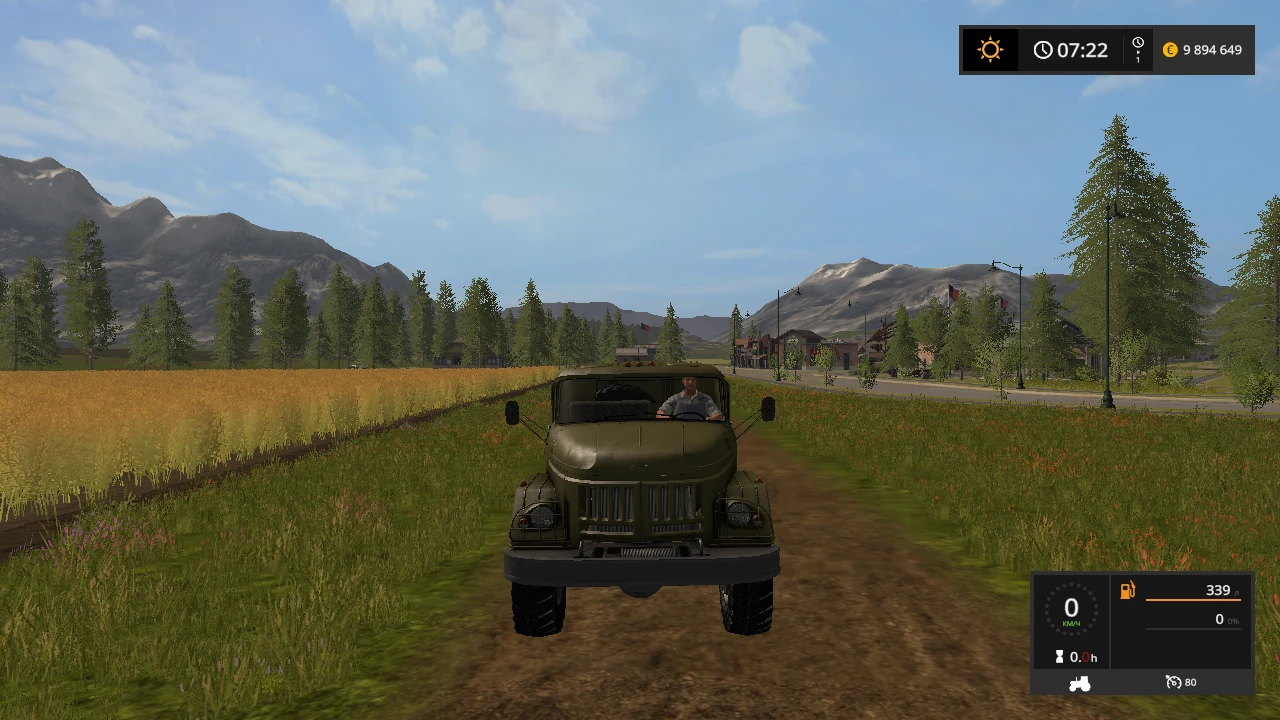Click the 07:22 time display
The image size is (1280, 720).
[x=1082, y=49]
